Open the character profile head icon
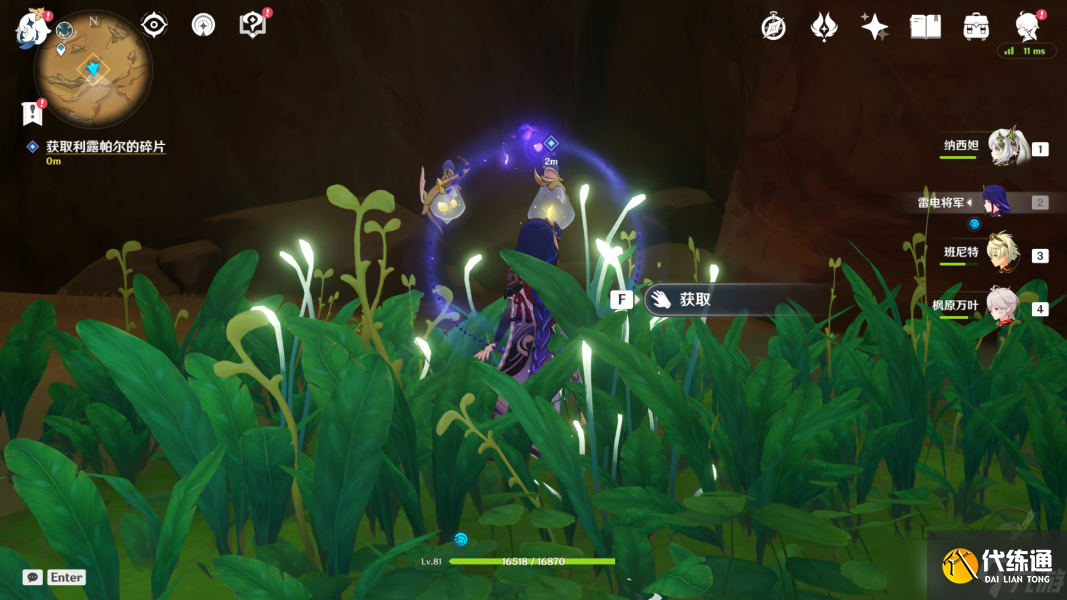The width and height of the screenshot is (1067, 600). coord(1027,25)
